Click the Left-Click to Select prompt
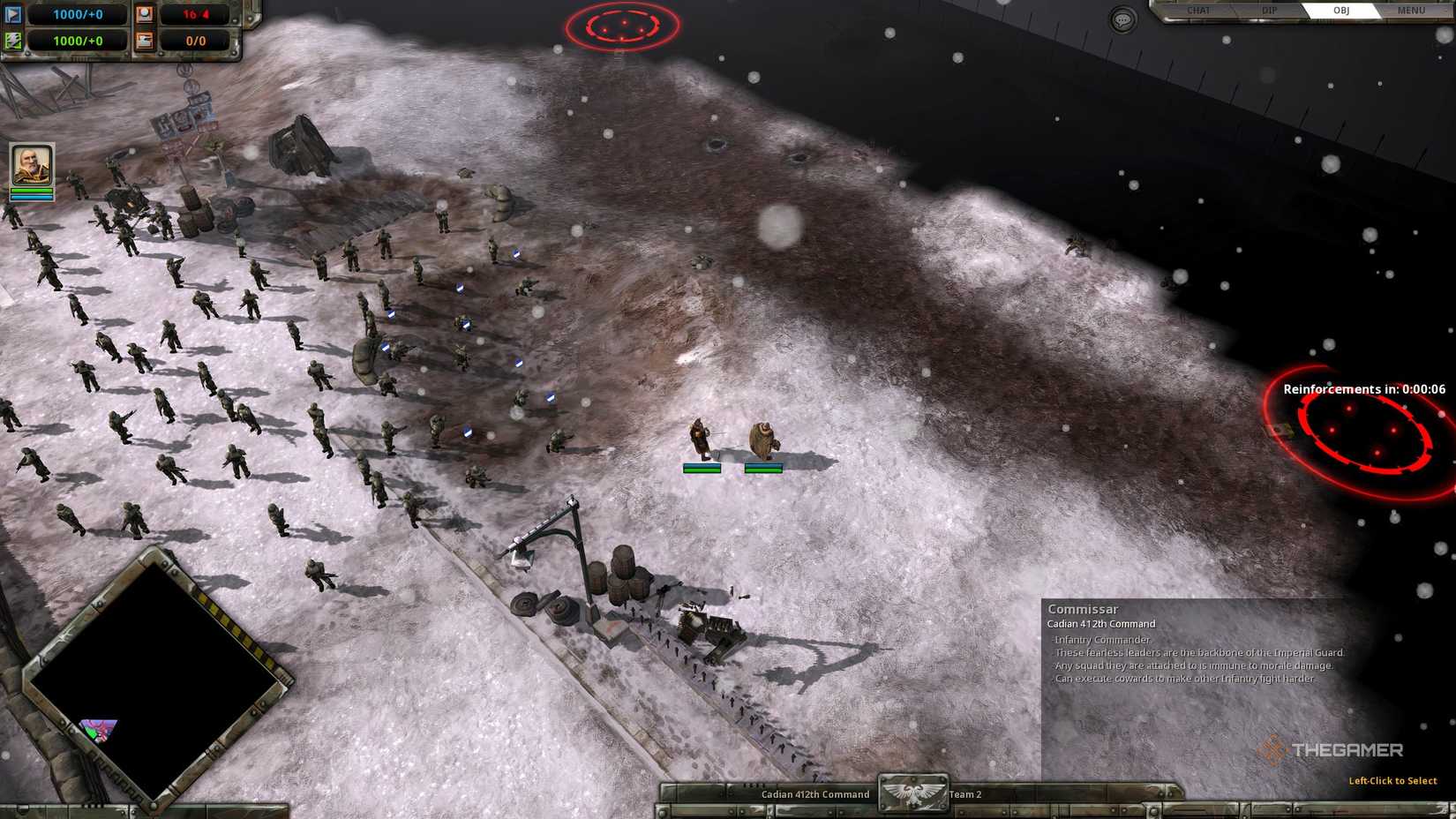The width and height of the screenshot is (1456, 819). pyautogui.click(x=1392, y=780)
